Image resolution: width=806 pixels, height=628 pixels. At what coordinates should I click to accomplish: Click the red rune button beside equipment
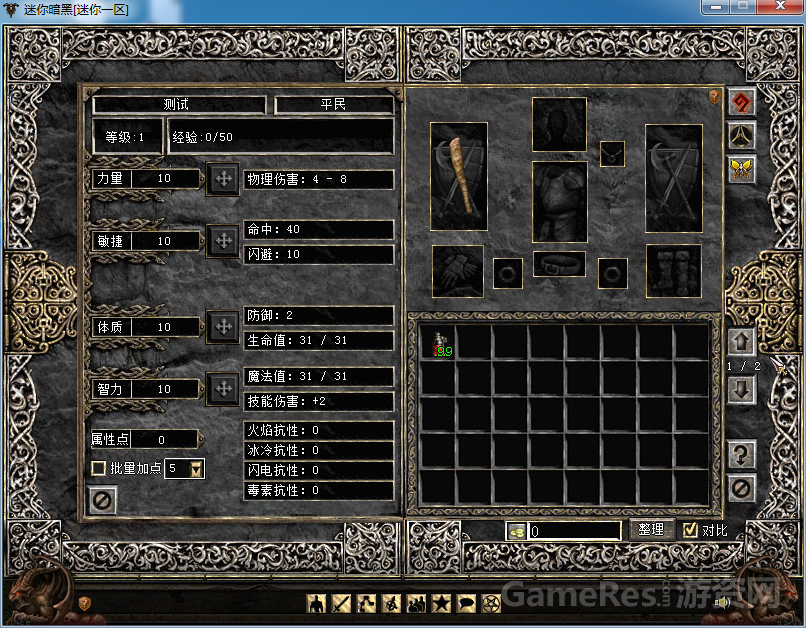pyautogui.click(x=741, y=103)
